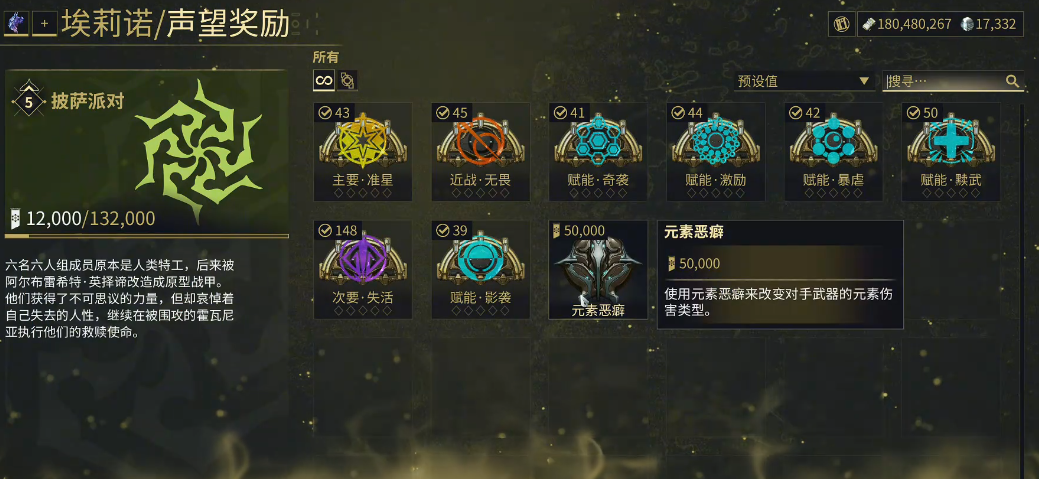Click the plus button beside the avatar

(x=44, y=23)
